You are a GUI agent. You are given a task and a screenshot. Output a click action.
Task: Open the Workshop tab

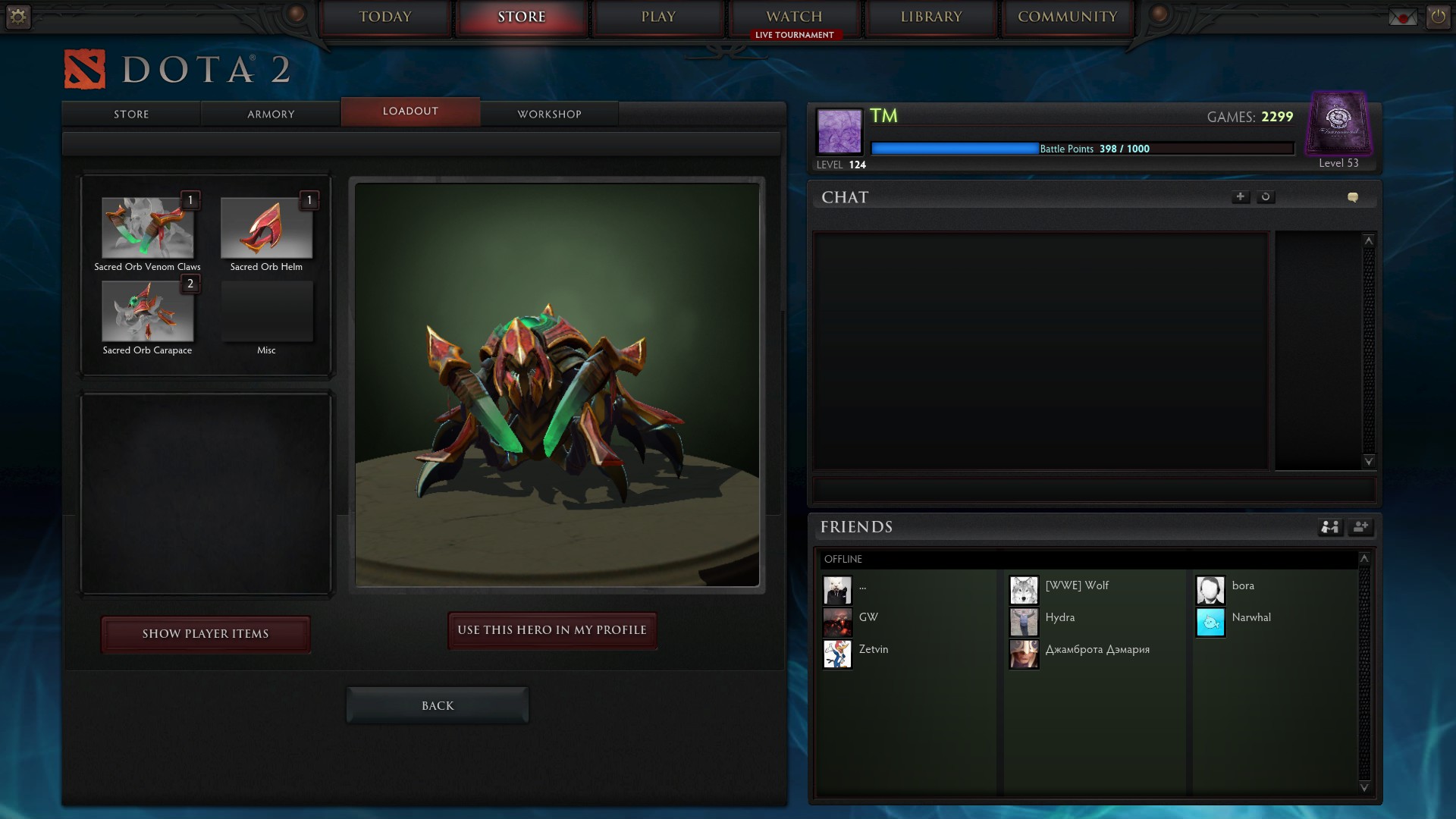click(x=549, y=114)
